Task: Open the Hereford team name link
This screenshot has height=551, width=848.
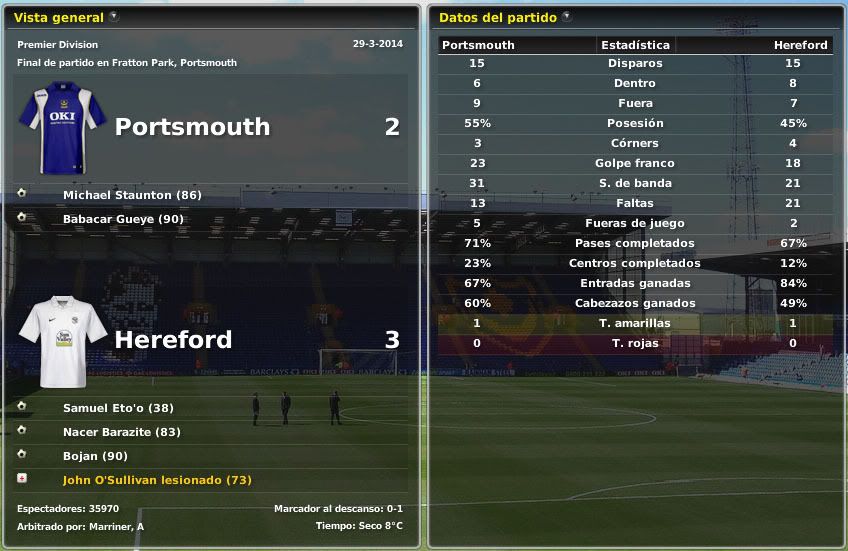Action: click(173, 340)
